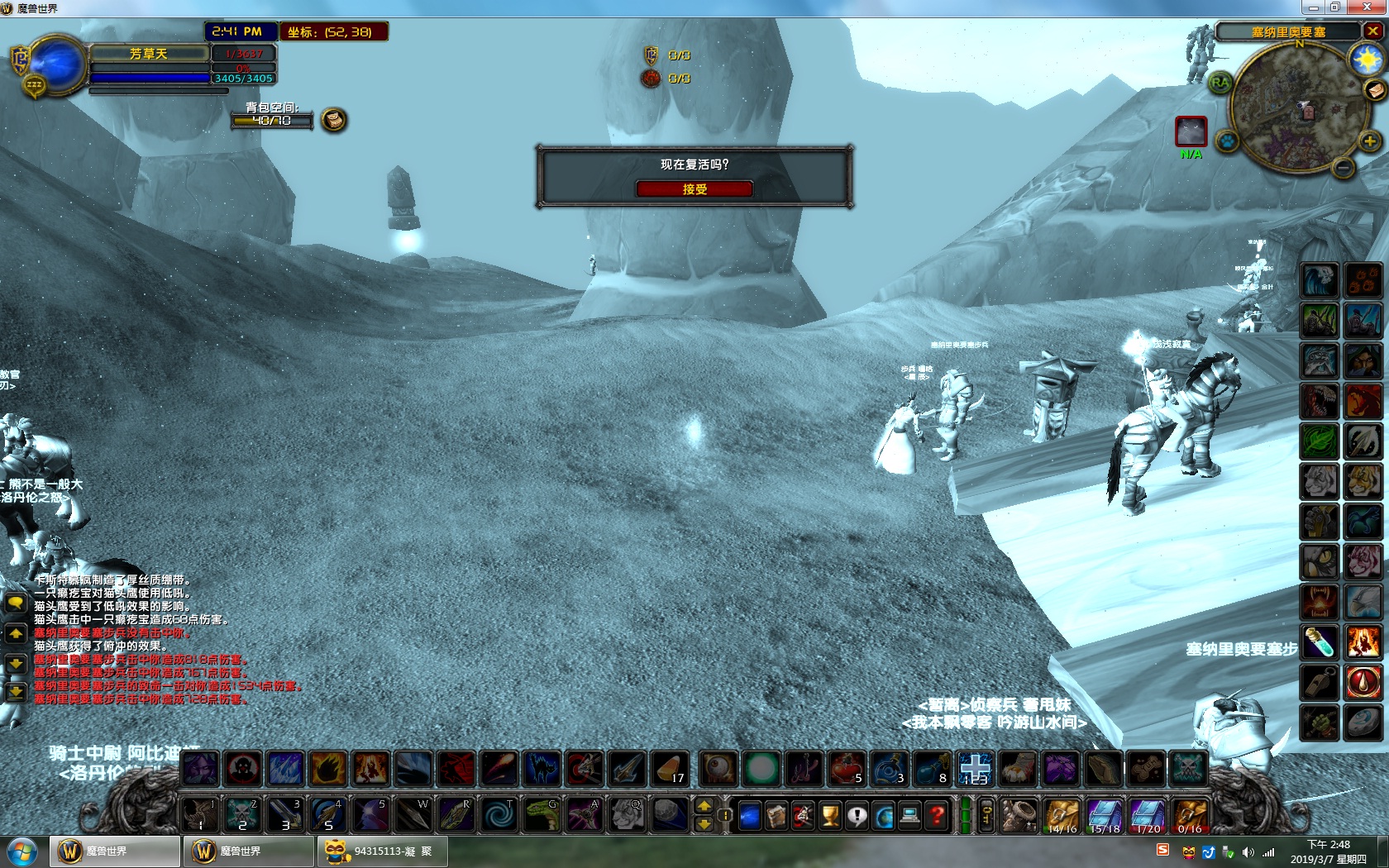Zoom out the minimap with minus button
Viewport: 1389px width, 868px height.
click(x=1344, y=169)
